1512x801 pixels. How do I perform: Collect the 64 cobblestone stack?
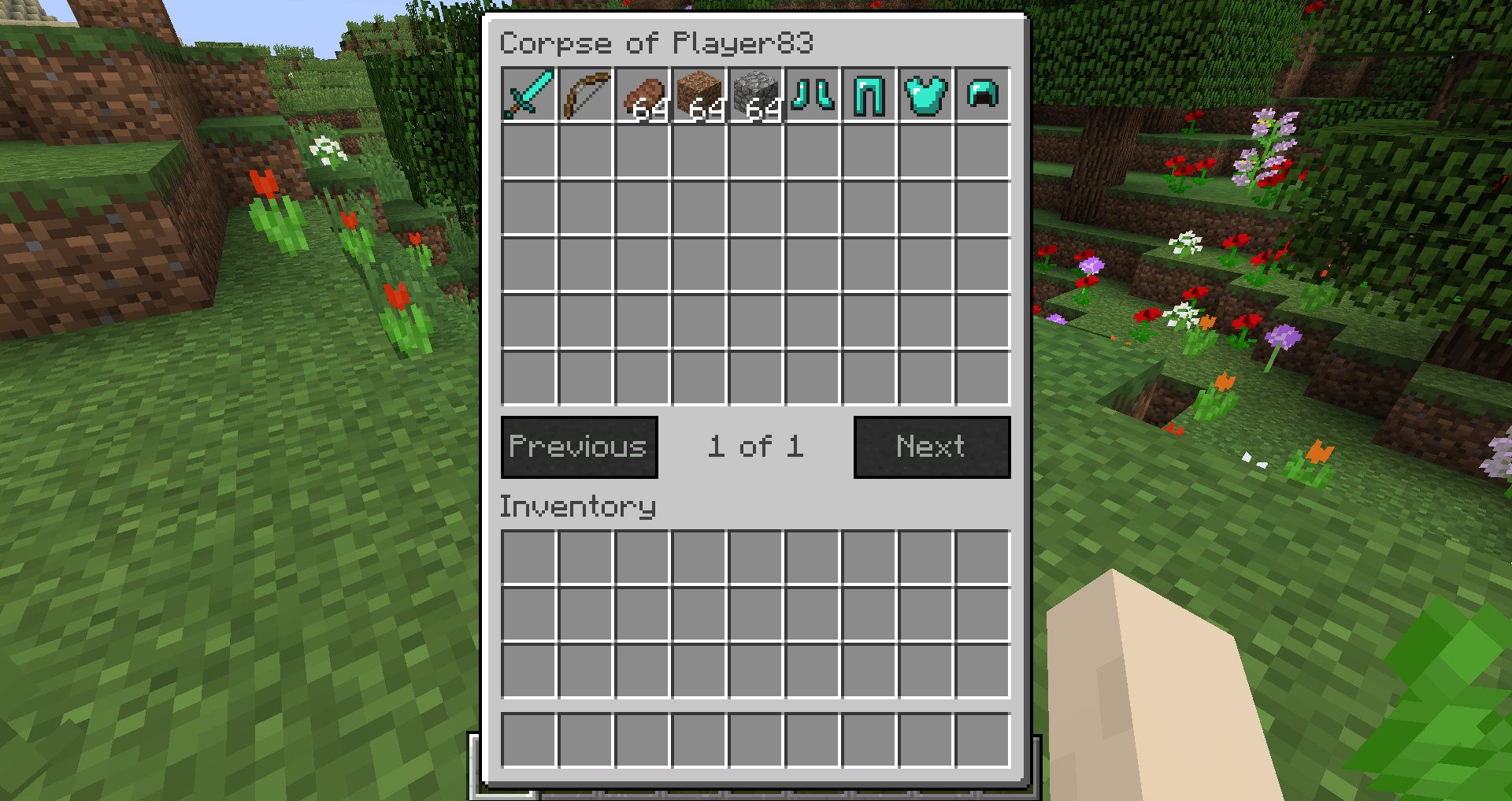754,96
